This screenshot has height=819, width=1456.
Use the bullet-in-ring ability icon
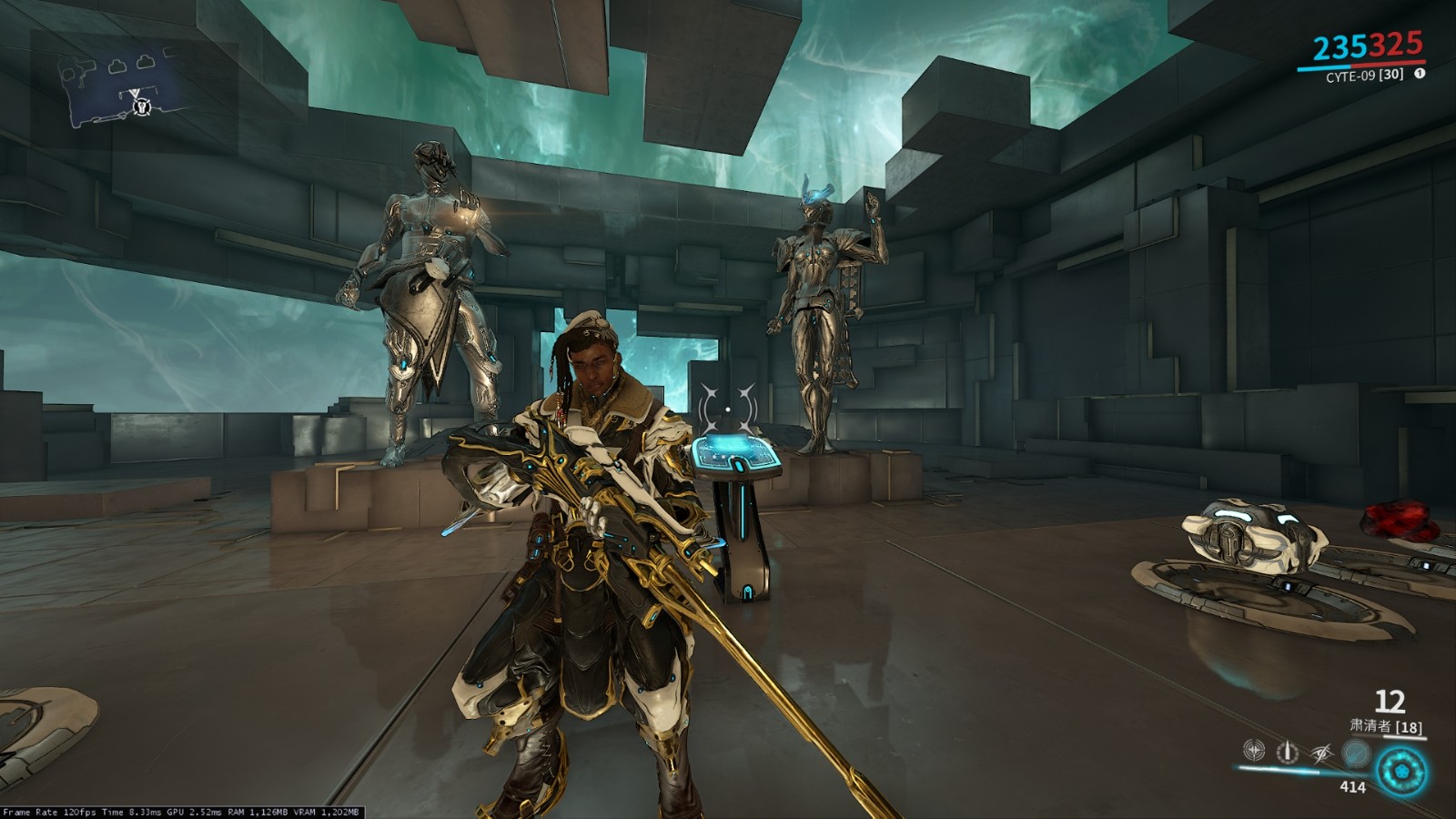click(1287, 752)
